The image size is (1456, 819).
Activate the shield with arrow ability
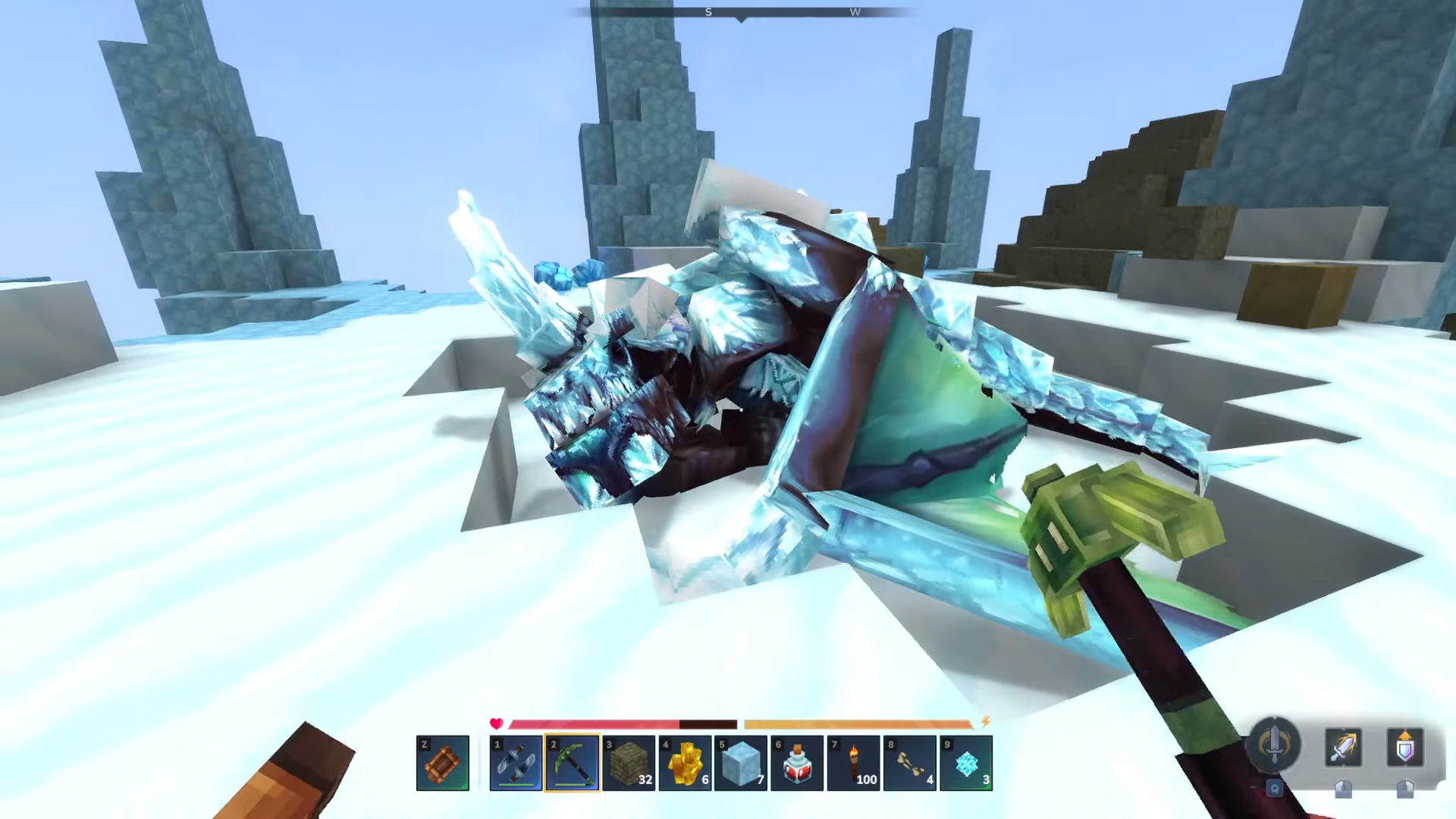pos(1404,748)
